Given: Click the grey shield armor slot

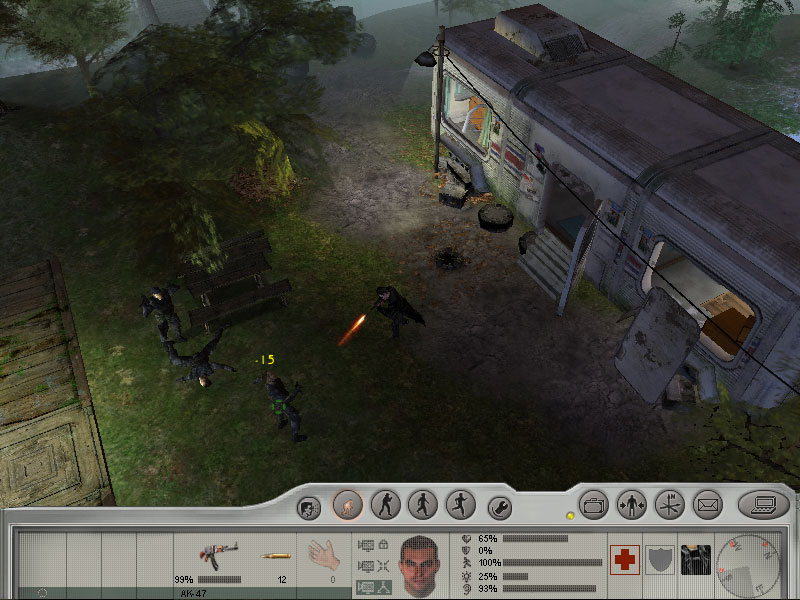Looking at the screenshot, I should (660, 560).
